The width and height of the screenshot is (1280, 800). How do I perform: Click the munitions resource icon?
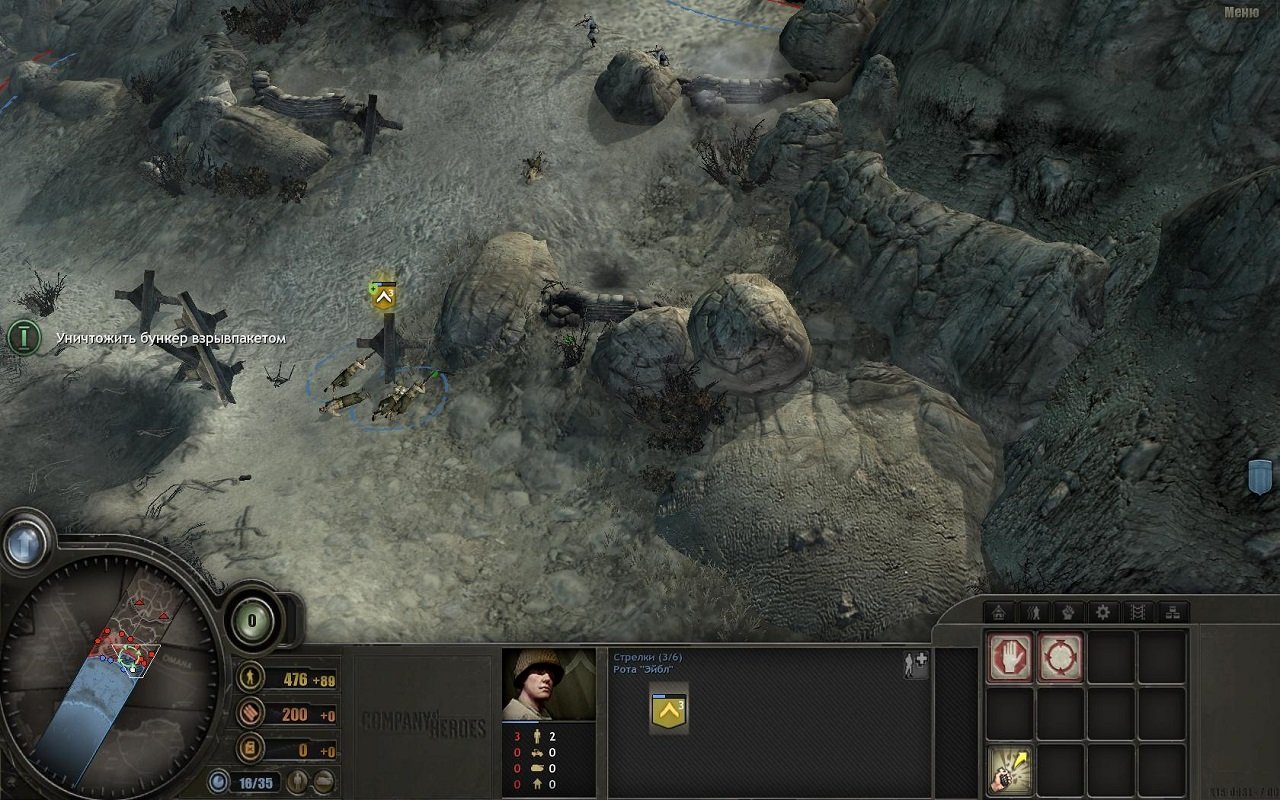[x=249, y=714]
